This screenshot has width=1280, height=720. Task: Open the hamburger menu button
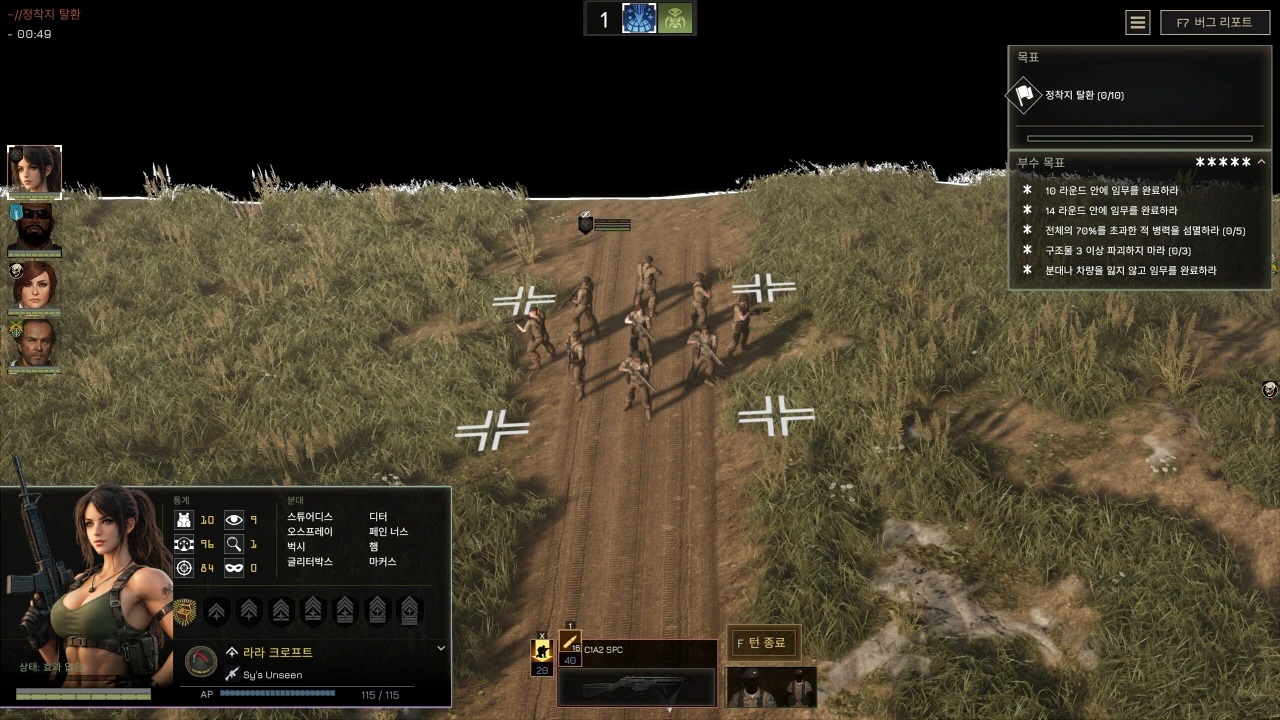pos(1138,23)
